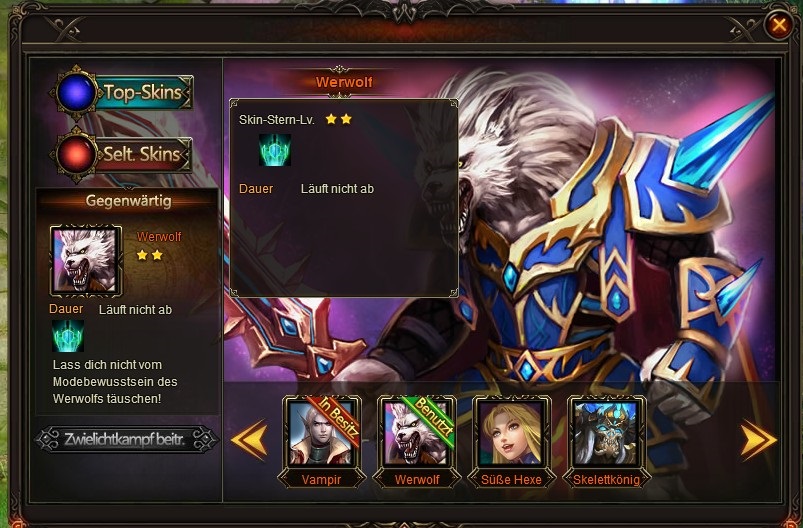Click the current Werwolf portrait

pos(85,261)
